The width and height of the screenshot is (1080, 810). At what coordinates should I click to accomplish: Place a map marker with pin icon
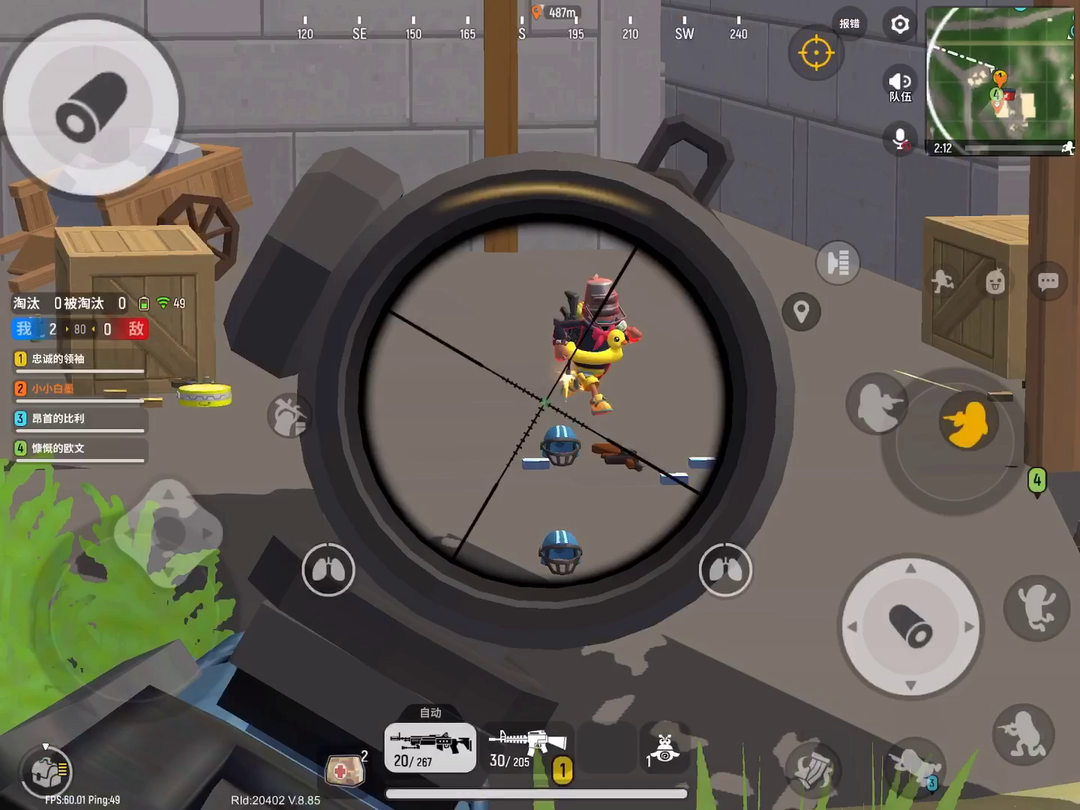(800, 312)
